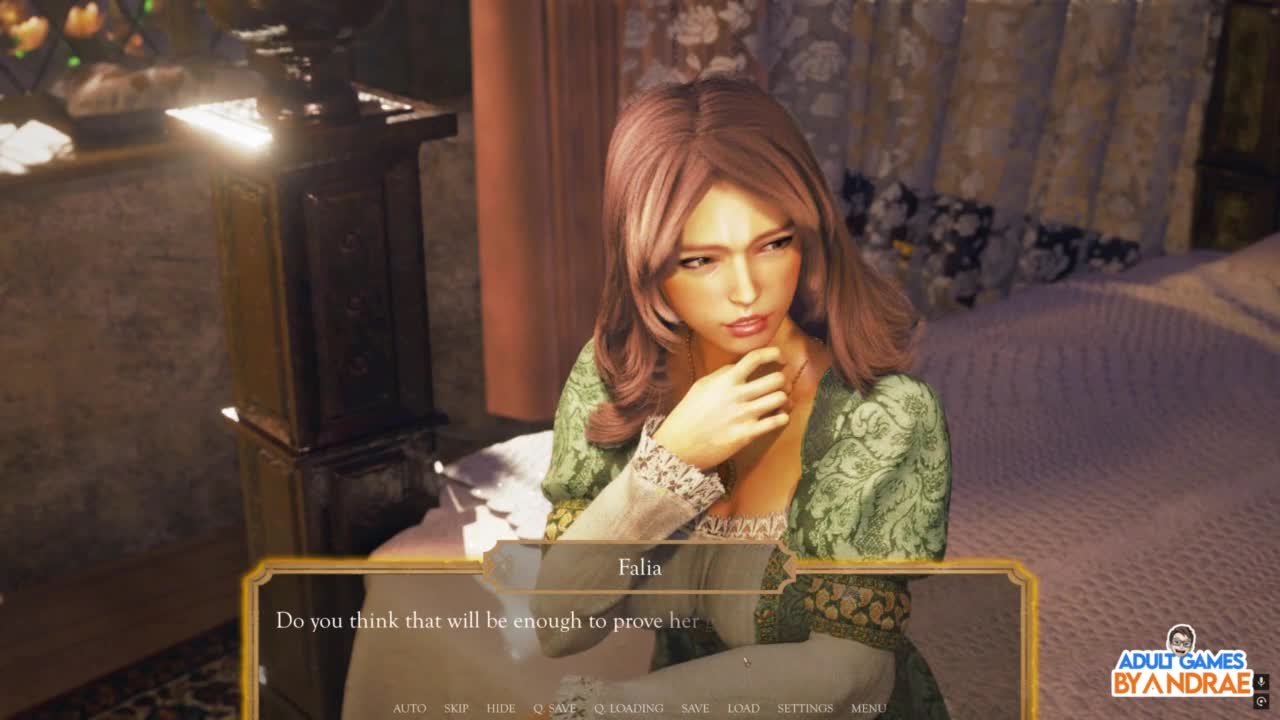Open the game MENU
This screenshot has height=720, width=1280.
(868, 708)
